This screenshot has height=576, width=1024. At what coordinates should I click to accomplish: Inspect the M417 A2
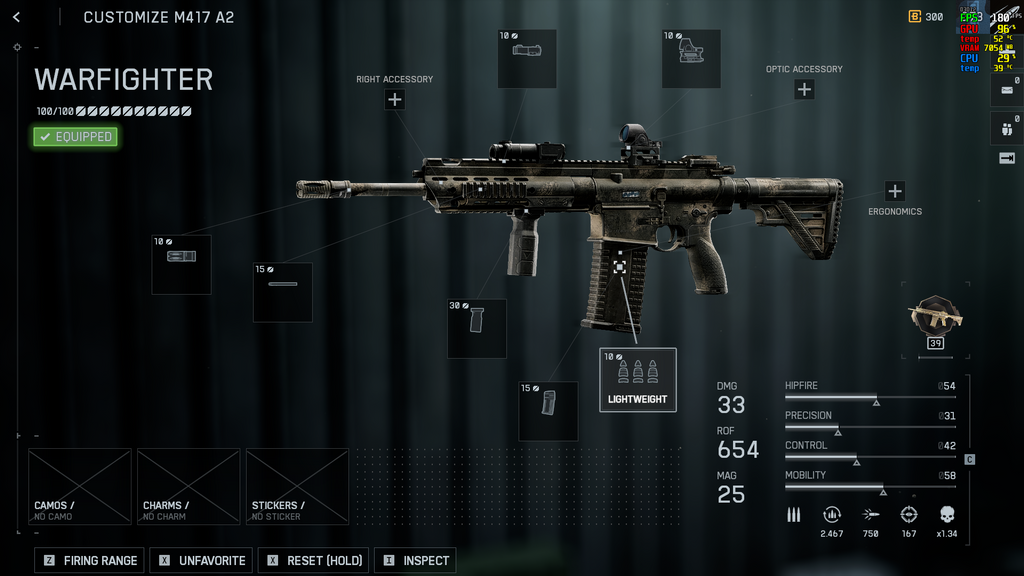click(415, 560)
